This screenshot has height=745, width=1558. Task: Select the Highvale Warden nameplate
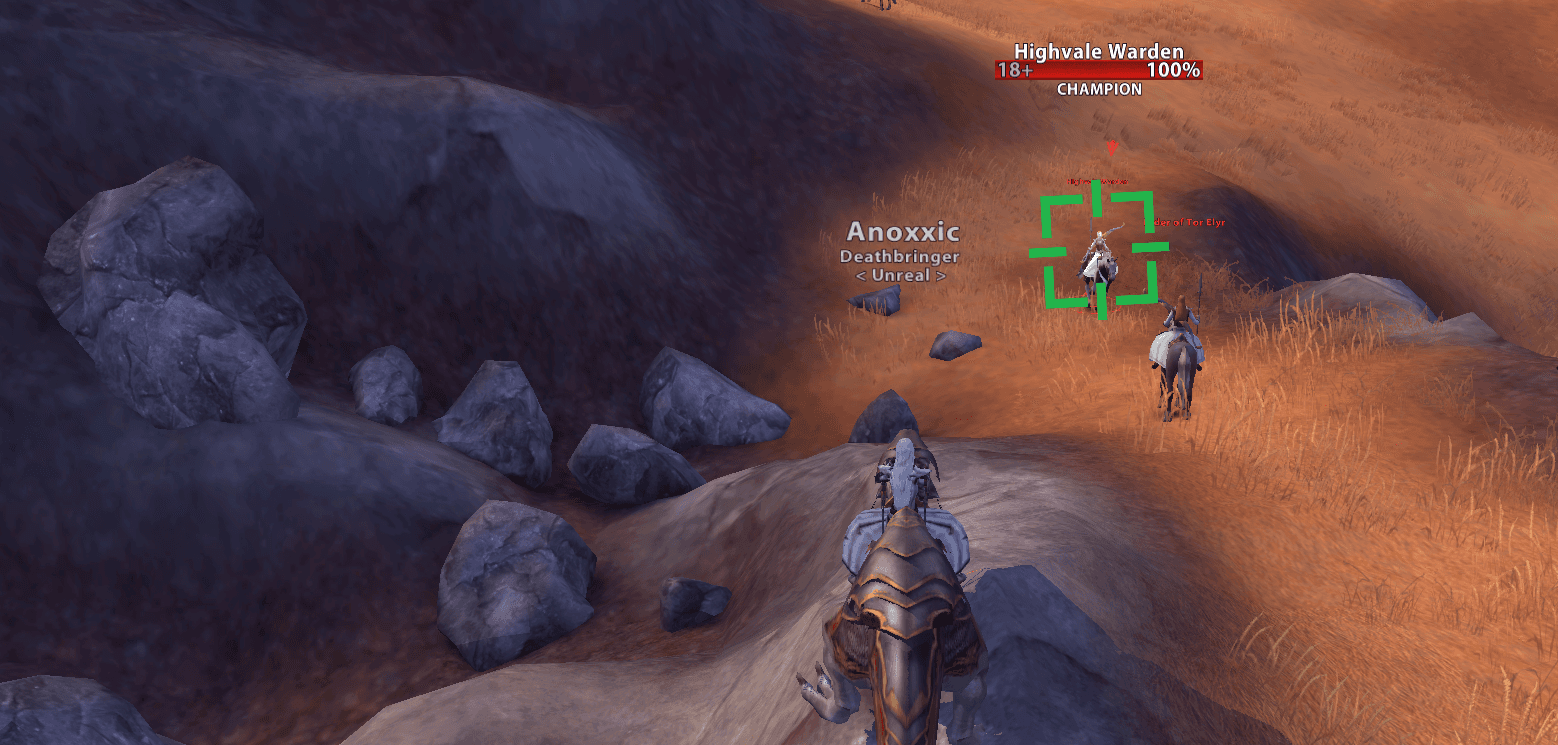pos(1098,69)
